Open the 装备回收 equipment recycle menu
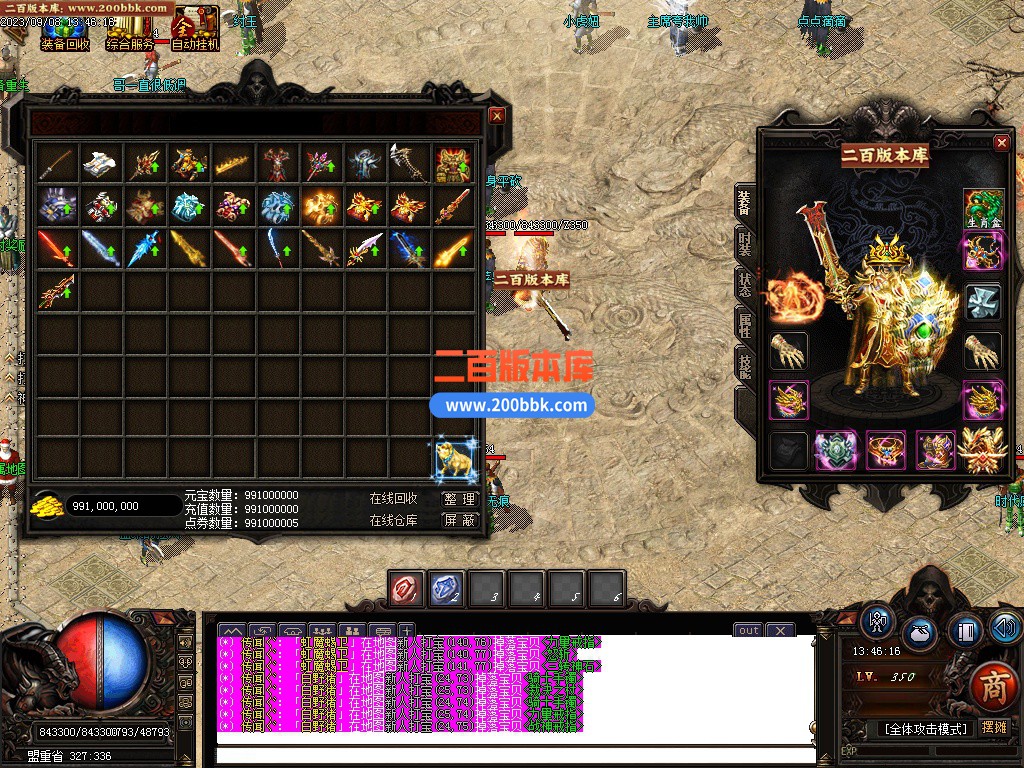Image resolution: width=1024 pixels, height=768 pixels. (x=65, y=30)
